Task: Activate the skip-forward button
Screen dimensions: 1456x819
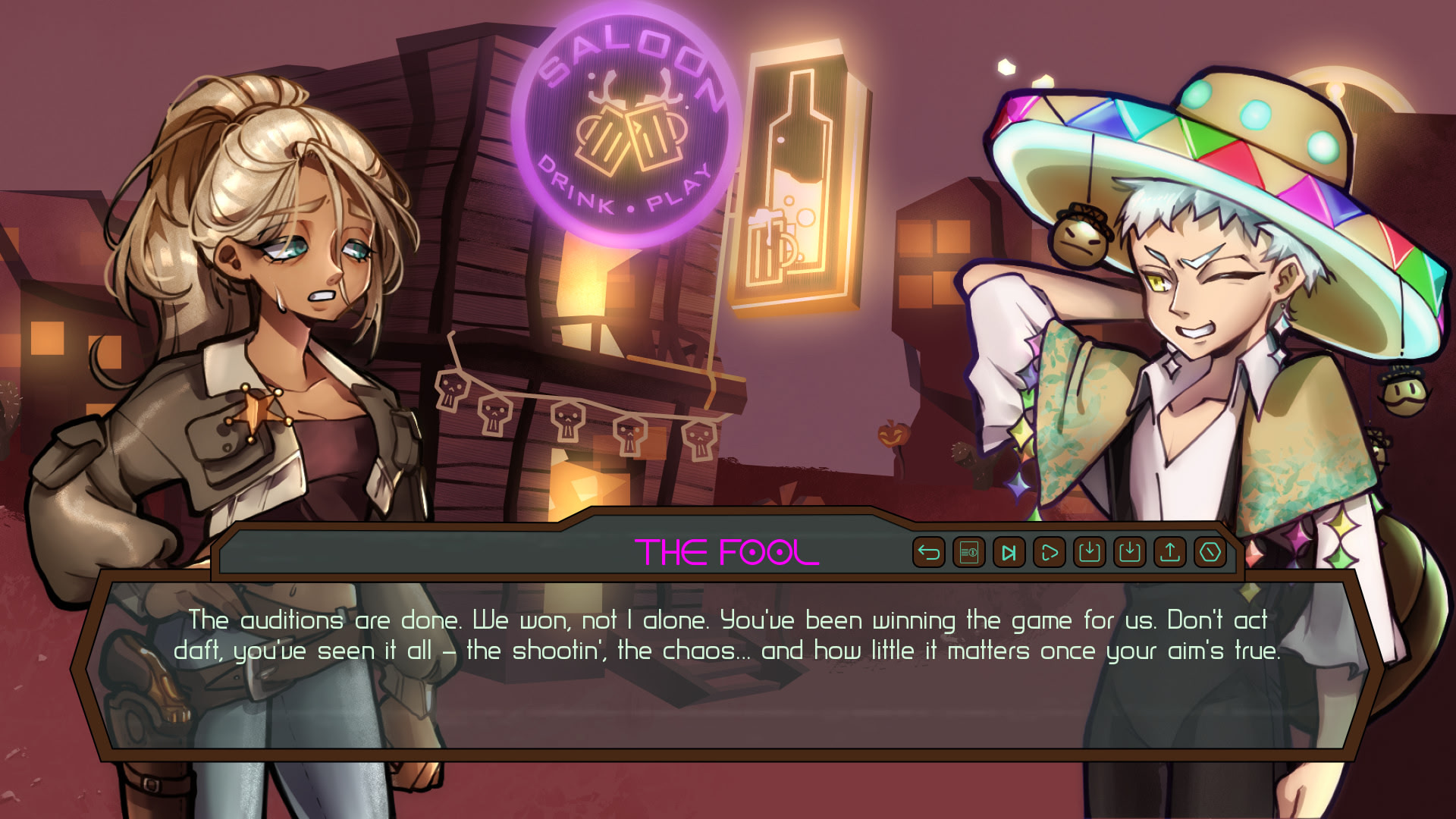Action: click(1009, 552)
